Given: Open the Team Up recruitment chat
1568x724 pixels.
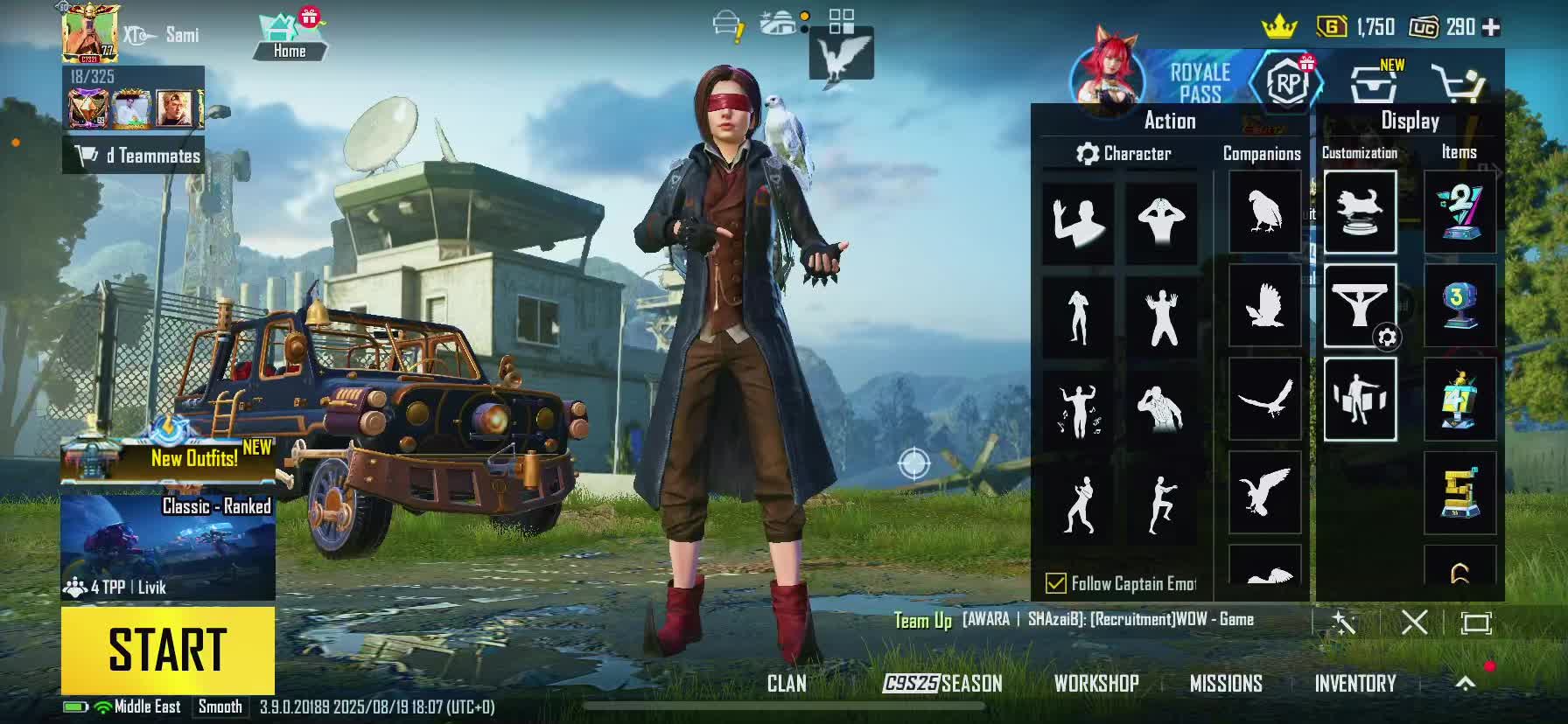Looking at the screenshot, I should pos(1074,620).
